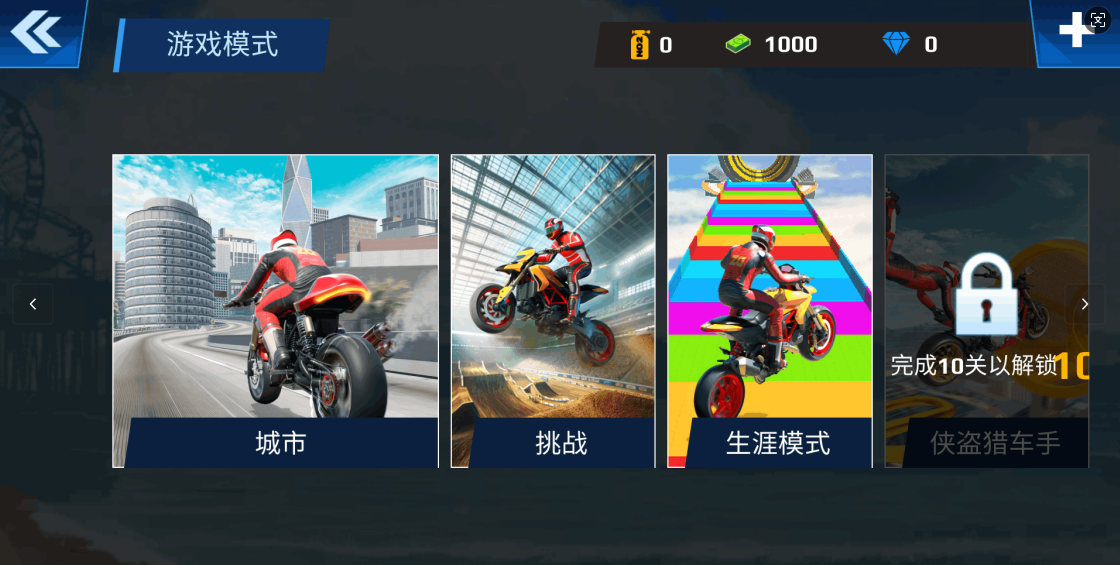Screen dimensions: 1120x565
Task: Show previous modes with the left arrow
Action: (x=33, y=304)
